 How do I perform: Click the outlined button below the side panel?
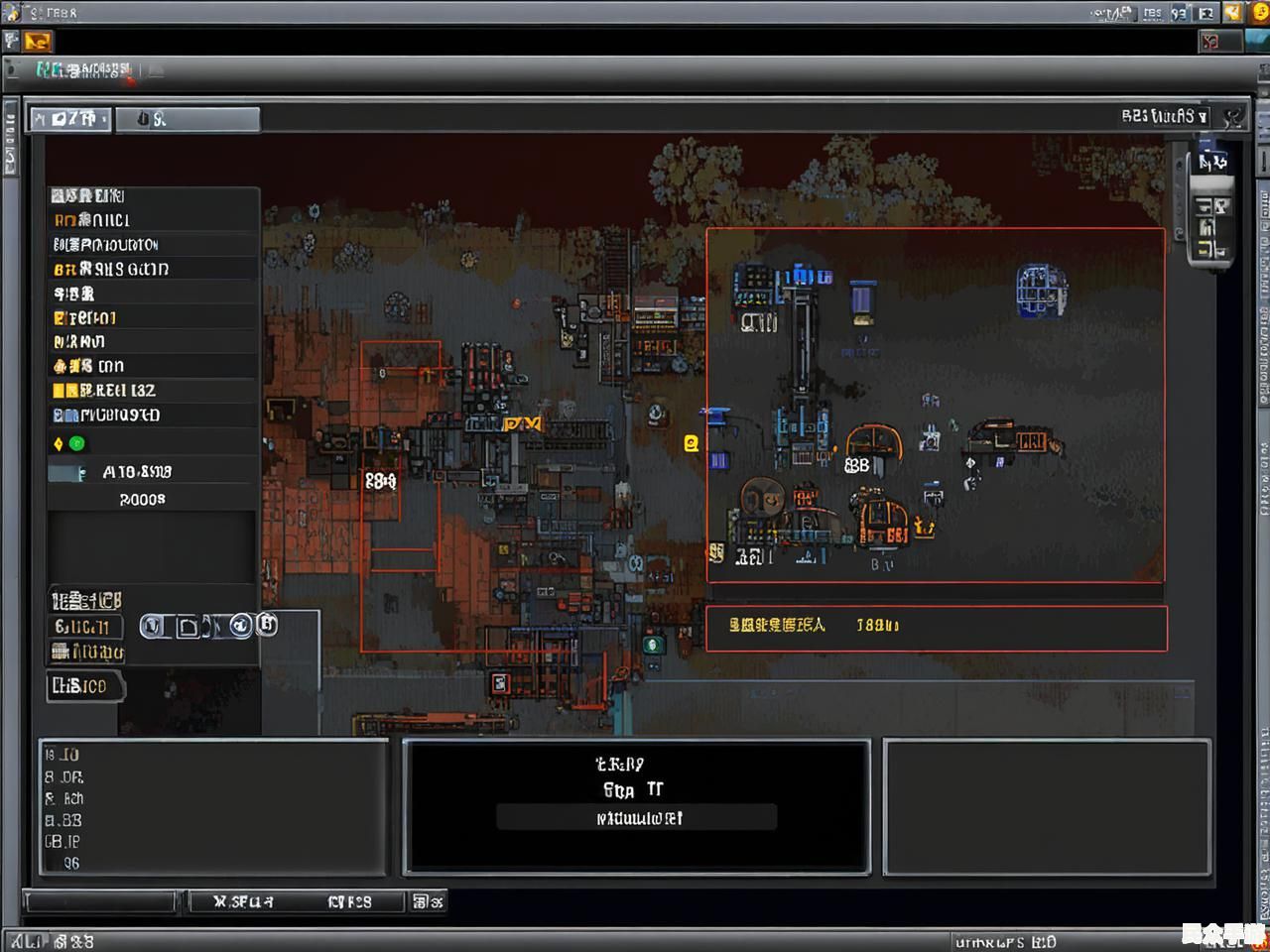pos(84,686)
